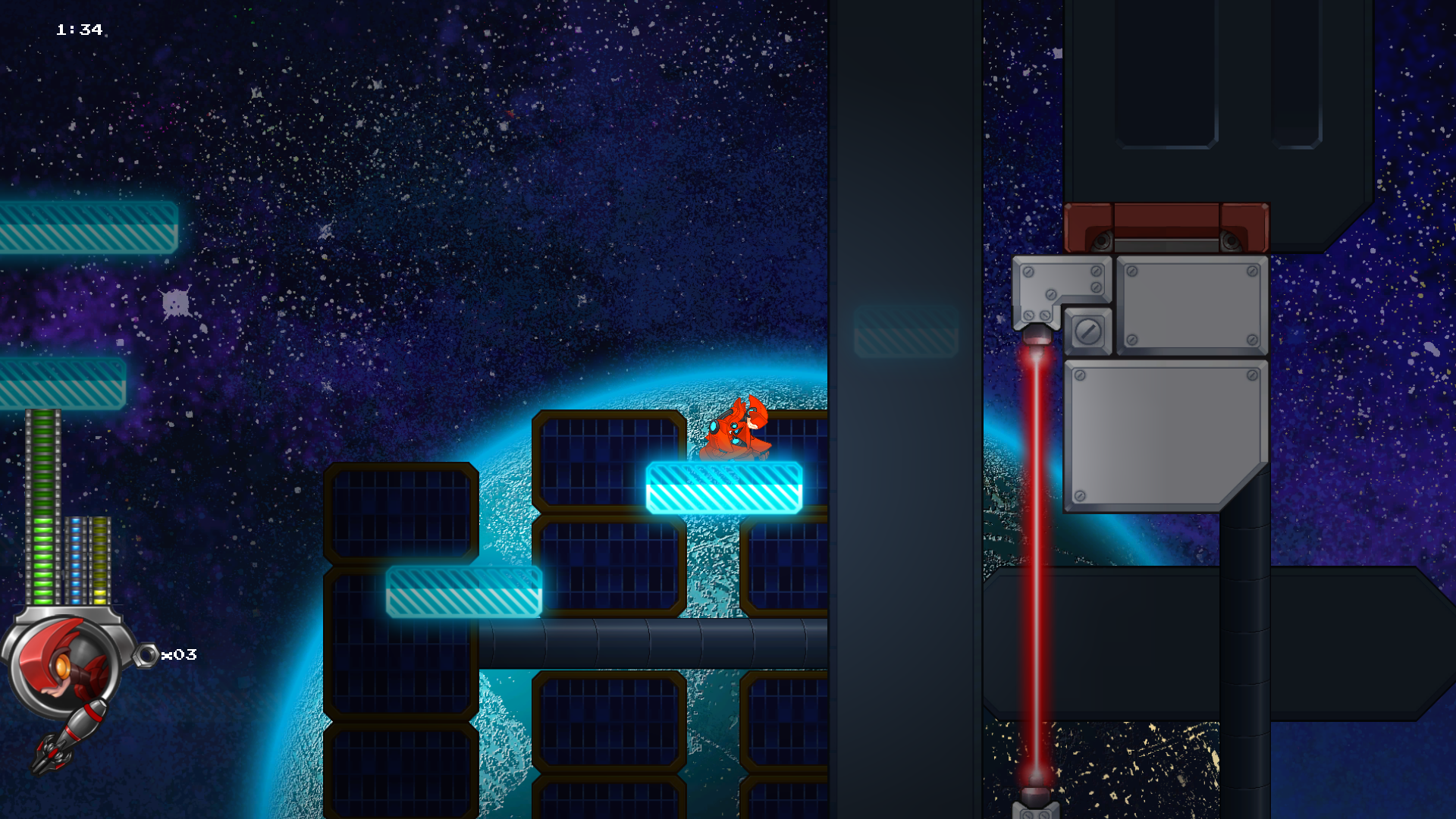This screenshot has width=1456, height=819.
Task: Click the bolt icon beside the lives counter
Action: coord(146,654)
